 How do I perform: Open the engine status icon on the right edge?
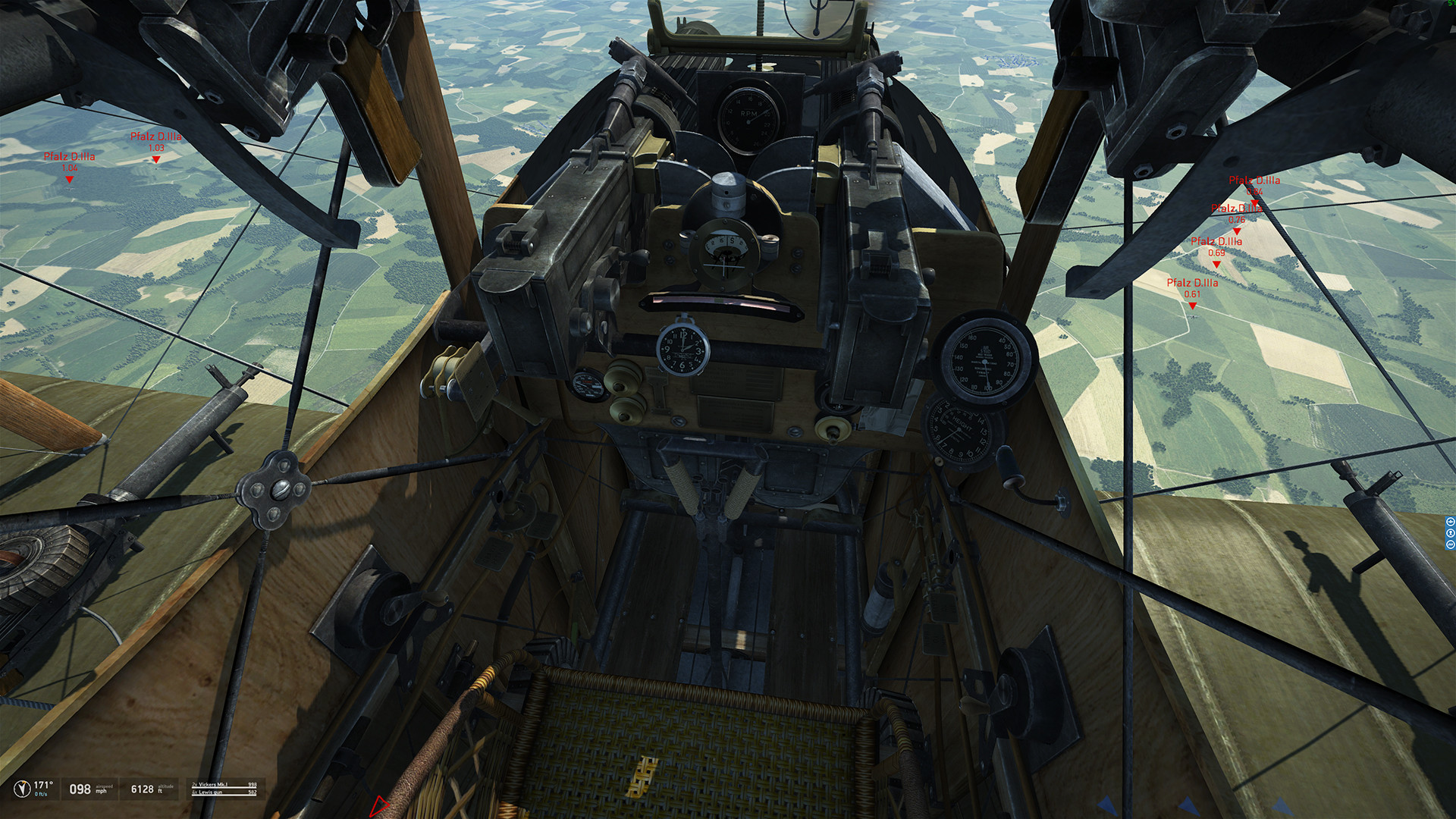[x=1451, y=544]
